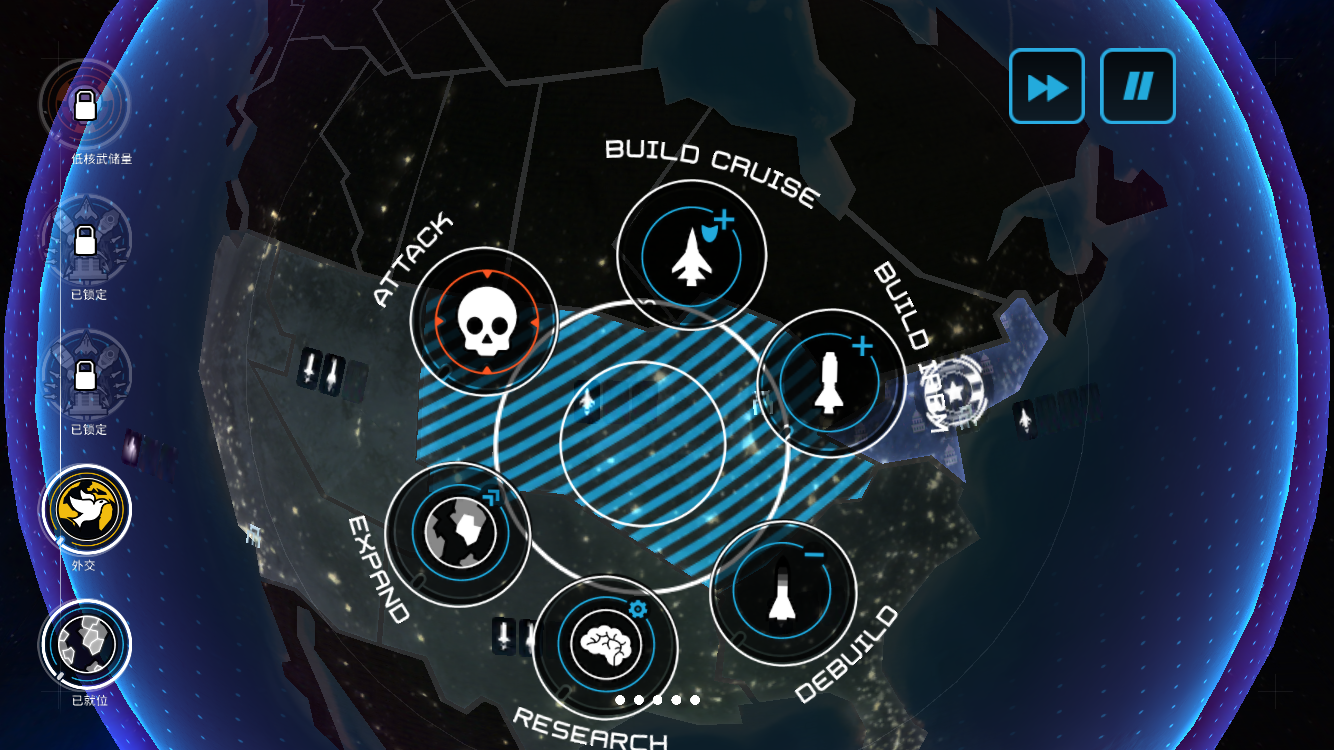Image resolution: width=1334 pixels, height=750 pixels.
Task: Choose the Build Cruise missile action
Action: click(691, 255)
